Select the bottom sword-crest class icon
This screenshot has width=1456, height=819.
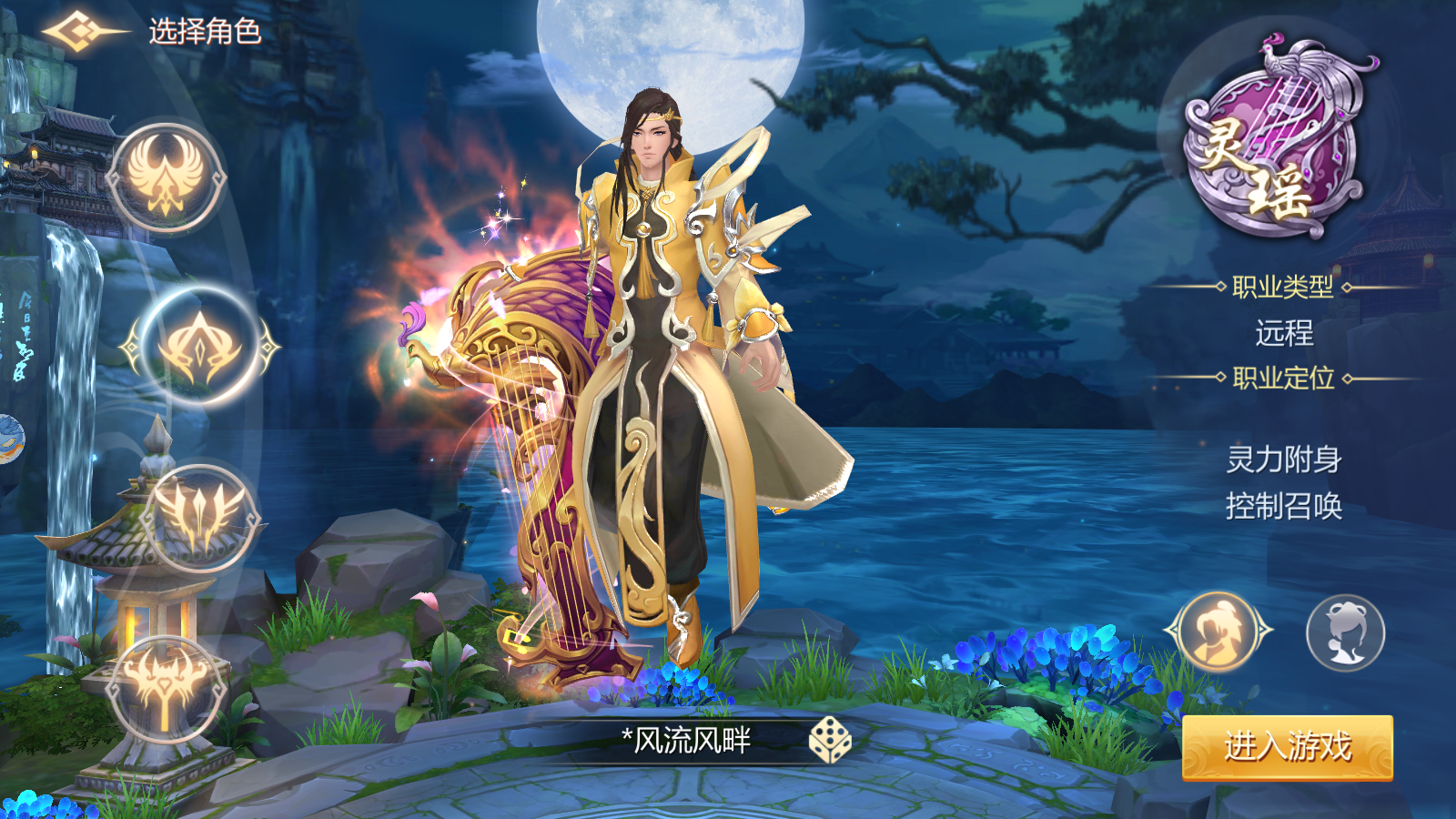pyautogui.click(x=166, y=687)
